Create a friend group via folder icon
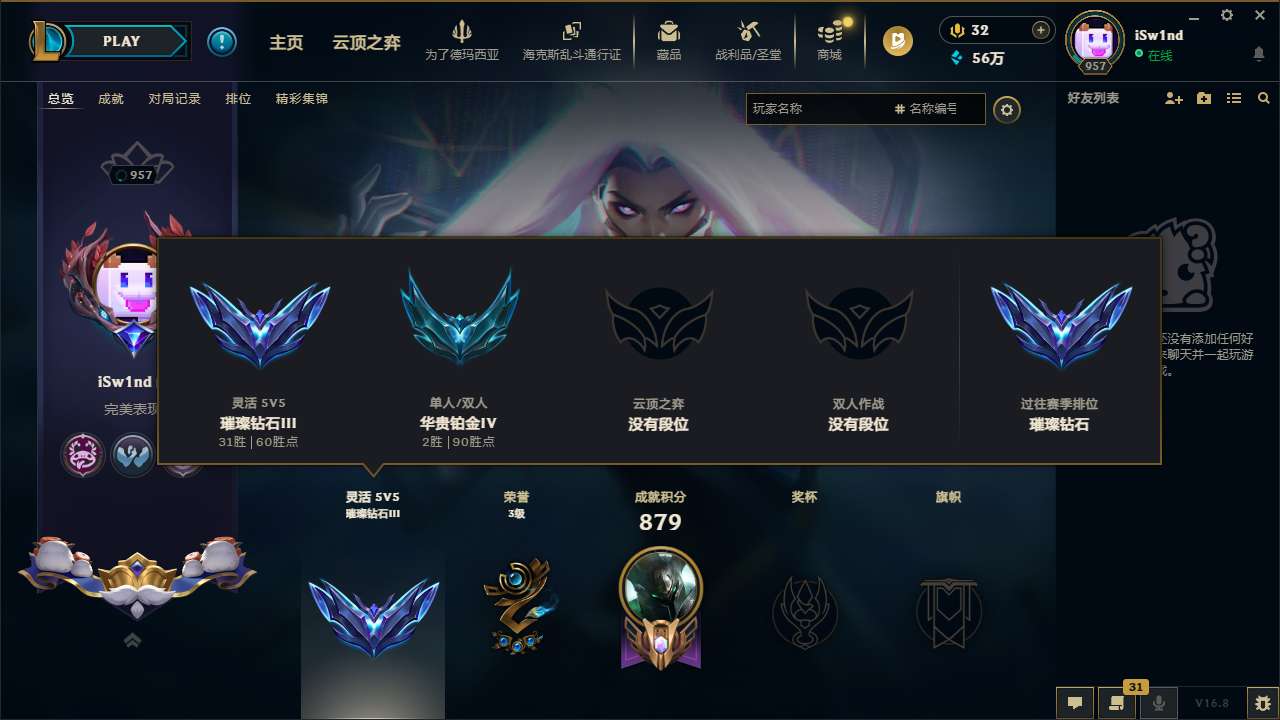Image resolution: width=1280 pixels, height=720 pixels. [1203, 98]
